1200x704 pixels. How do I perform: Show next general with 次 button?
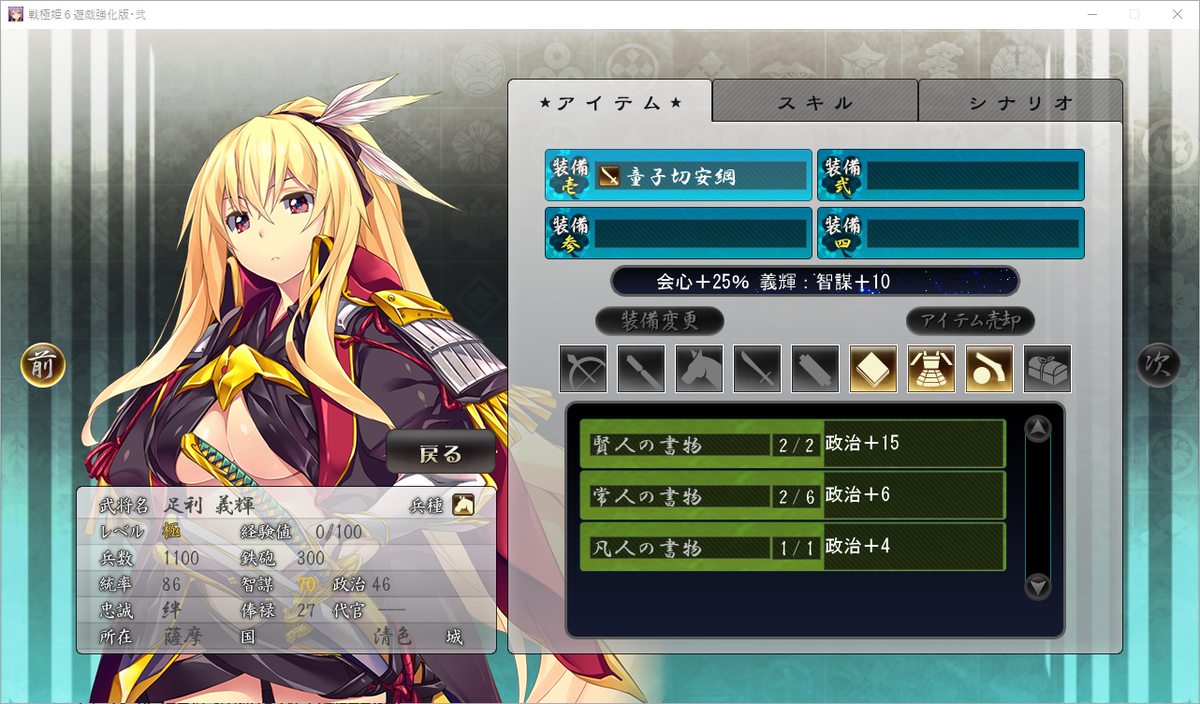(x=1158, y=366)
